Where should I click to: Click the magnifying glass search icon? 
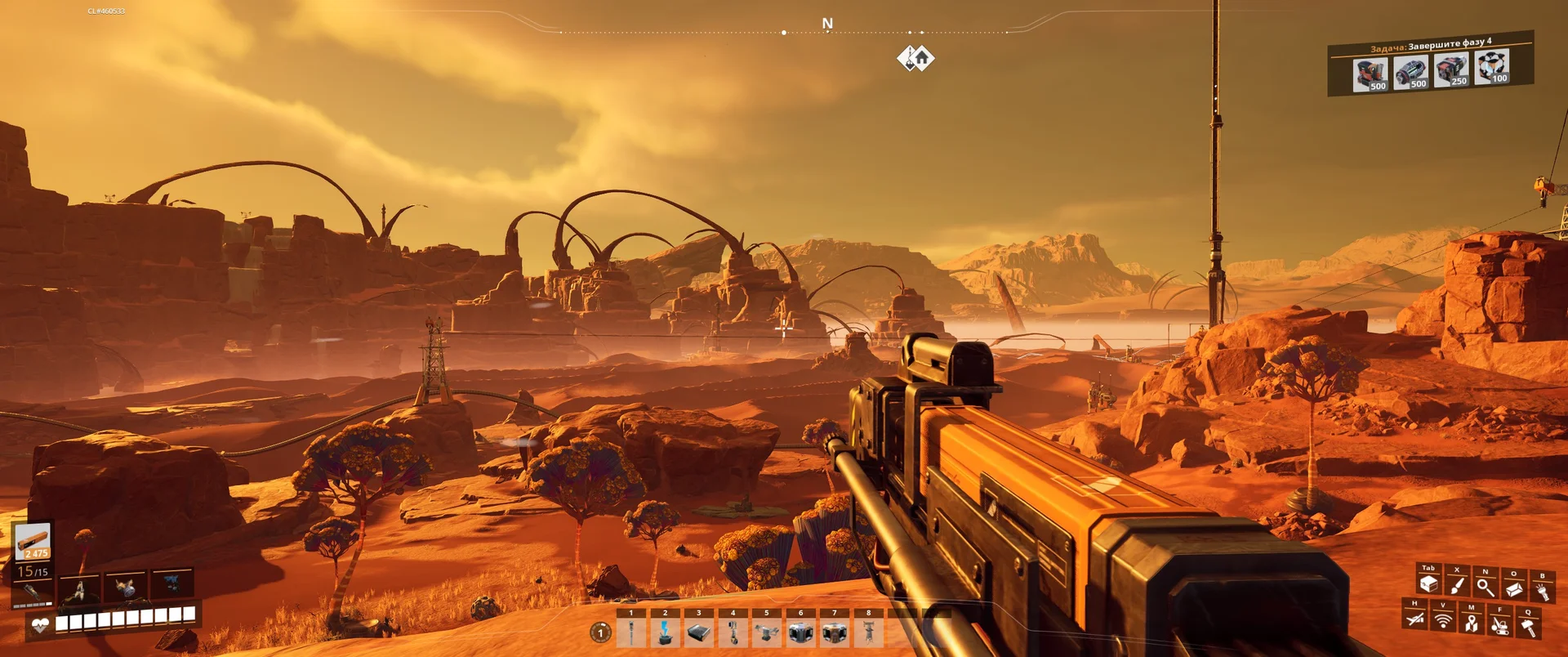(1486, 587)
